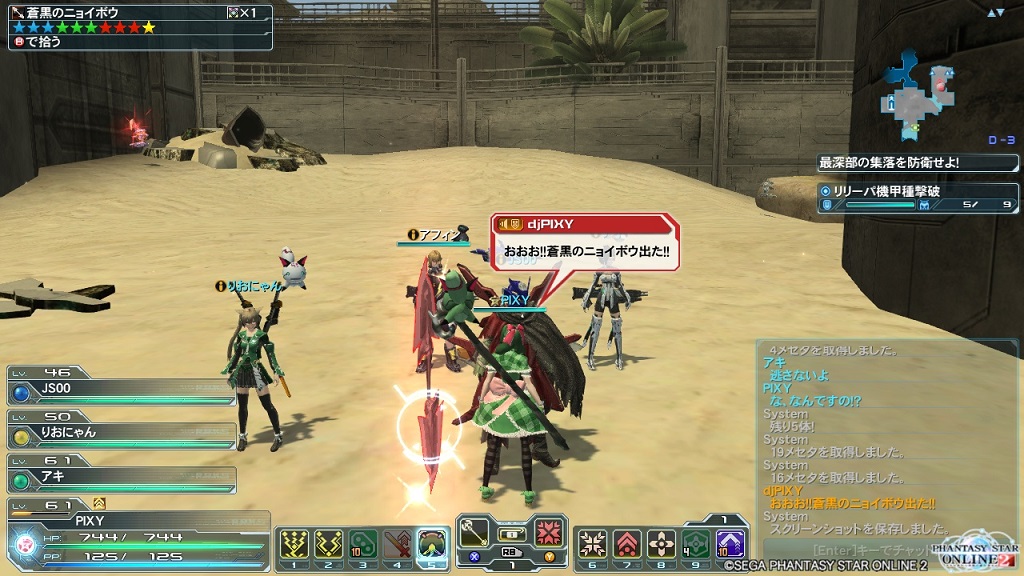Use the green consumable in slot 9
Image resolution: width=1024 pixels, height=576 pixels.
coord(695,544)
